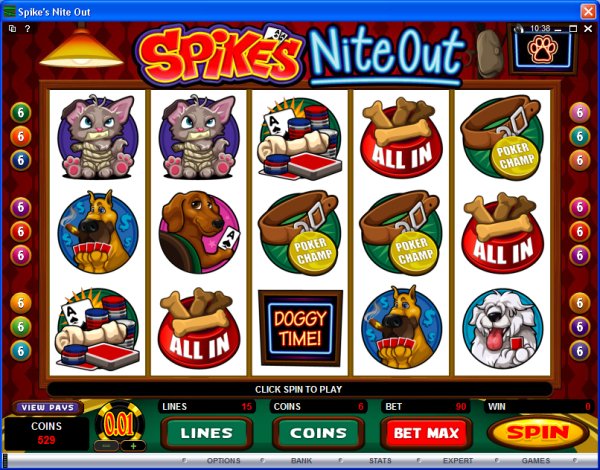Show the Stats menu
The image size is (600, 470).
(379, 461)
